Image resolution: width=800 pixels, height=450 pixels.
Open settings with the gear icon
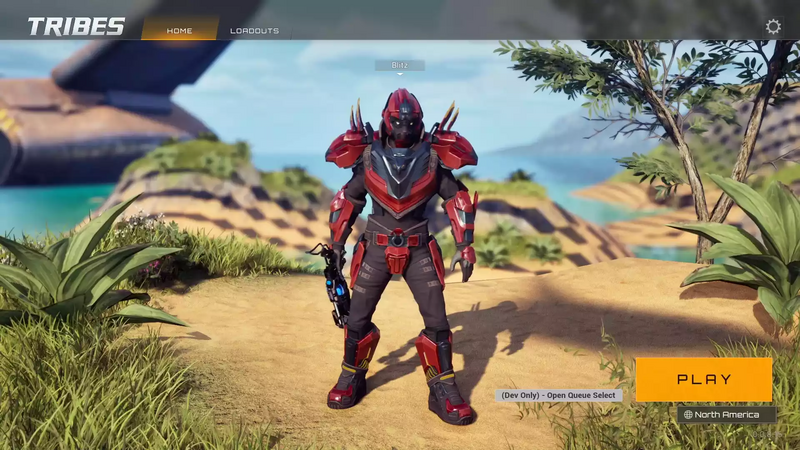pyautogui.click(x=773, y=27)
